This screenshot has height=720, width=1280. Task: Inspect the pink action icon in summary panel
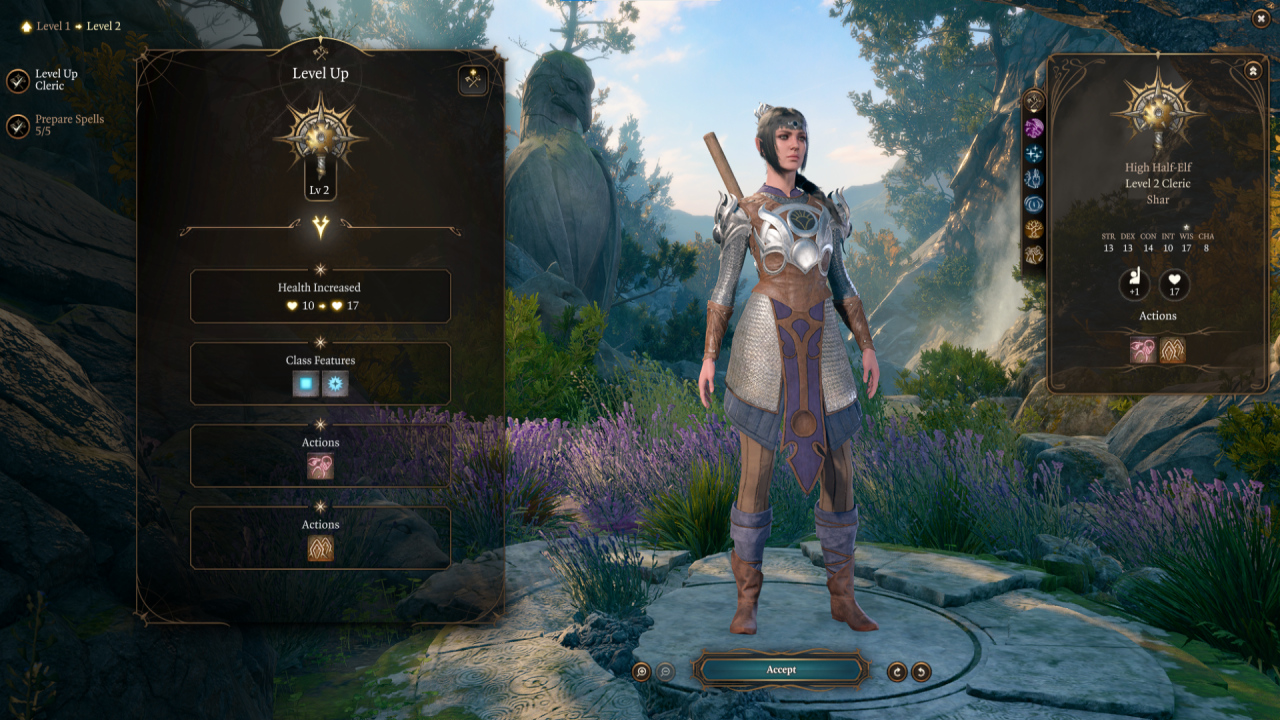1143,350
